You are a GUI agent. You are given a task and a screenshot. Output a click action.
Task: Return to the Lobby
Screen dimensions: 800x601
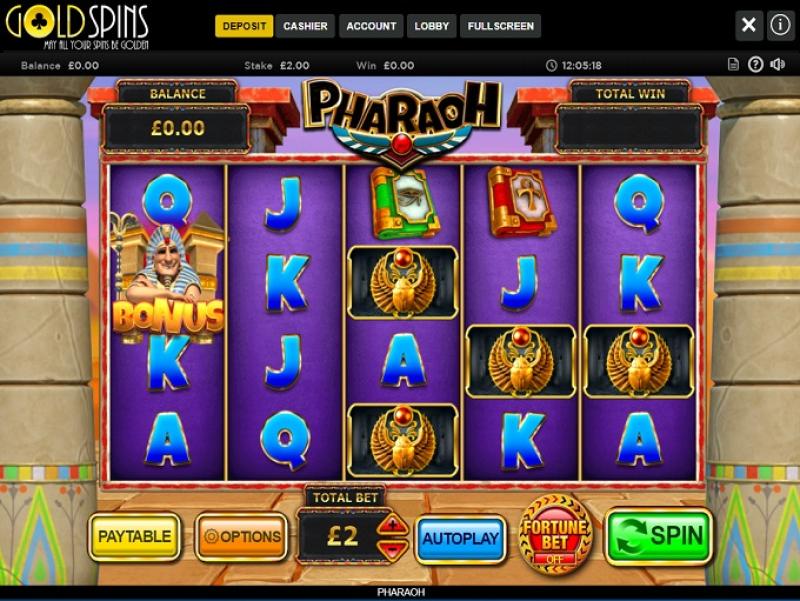(432, 26)
